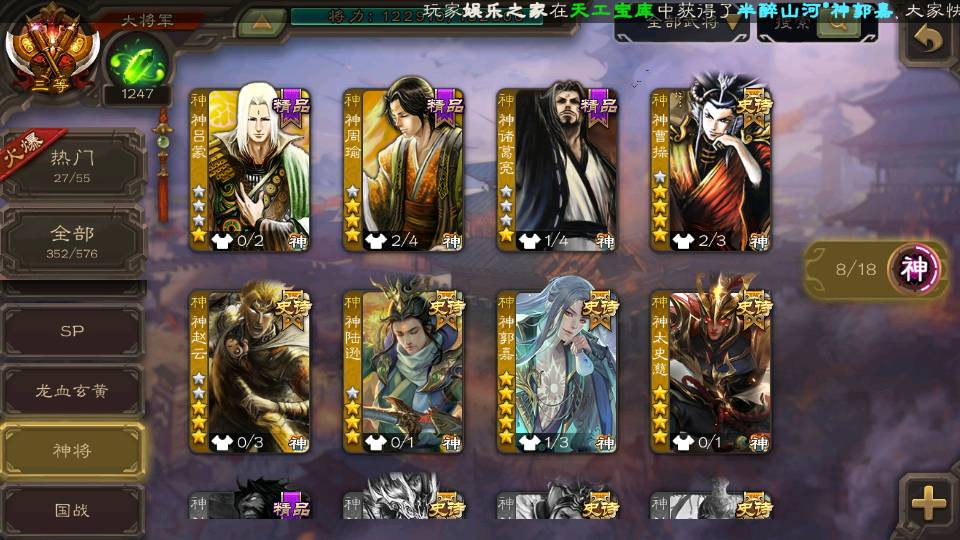Screen dimensions: 960x540
Task: Choose the 神周瑜 hero card
Action: (x=403, y=168)
